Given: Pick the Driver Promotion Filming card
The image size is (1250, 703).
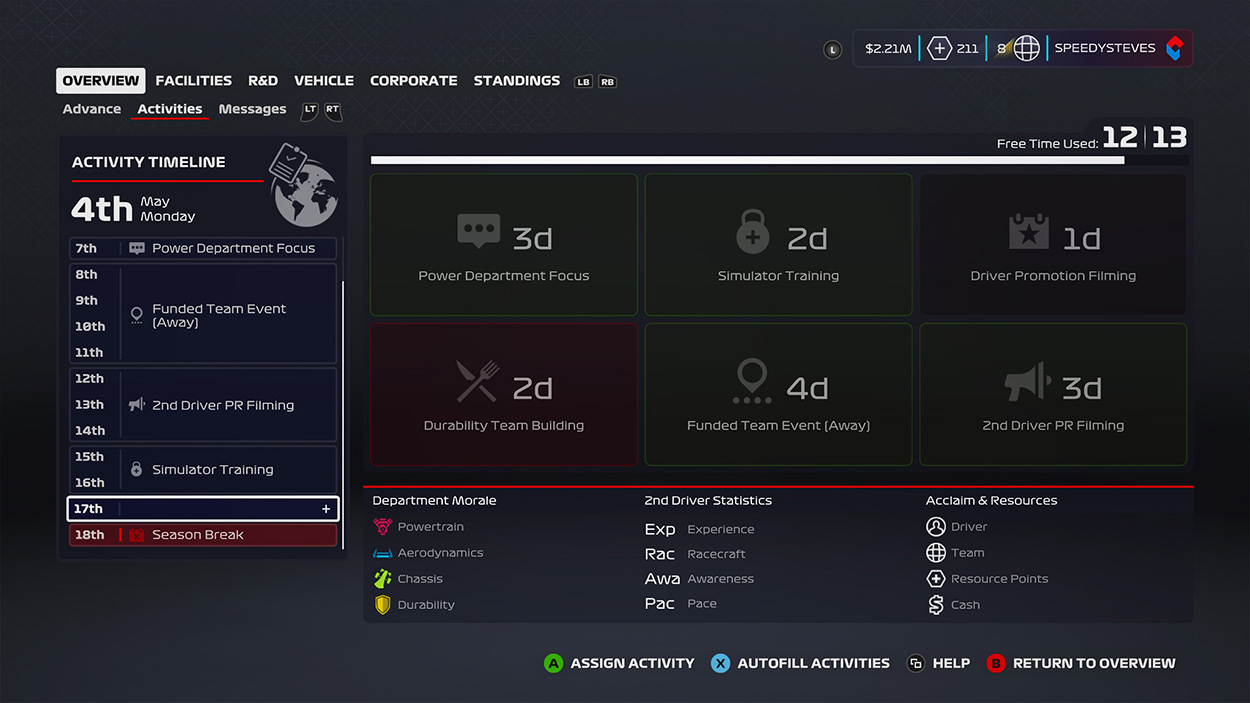Looking at the screenshot, I should point(1053,245).
